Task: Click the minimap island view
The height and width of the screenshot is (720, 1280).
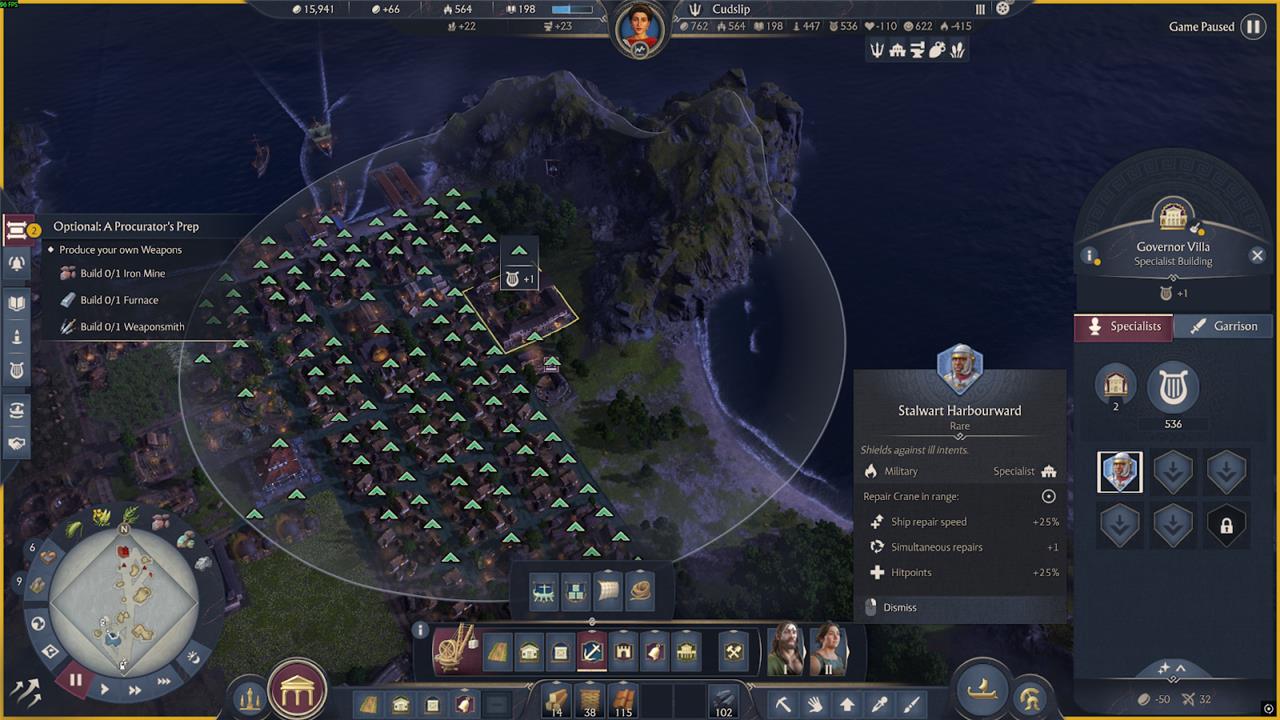Action: 124,596
